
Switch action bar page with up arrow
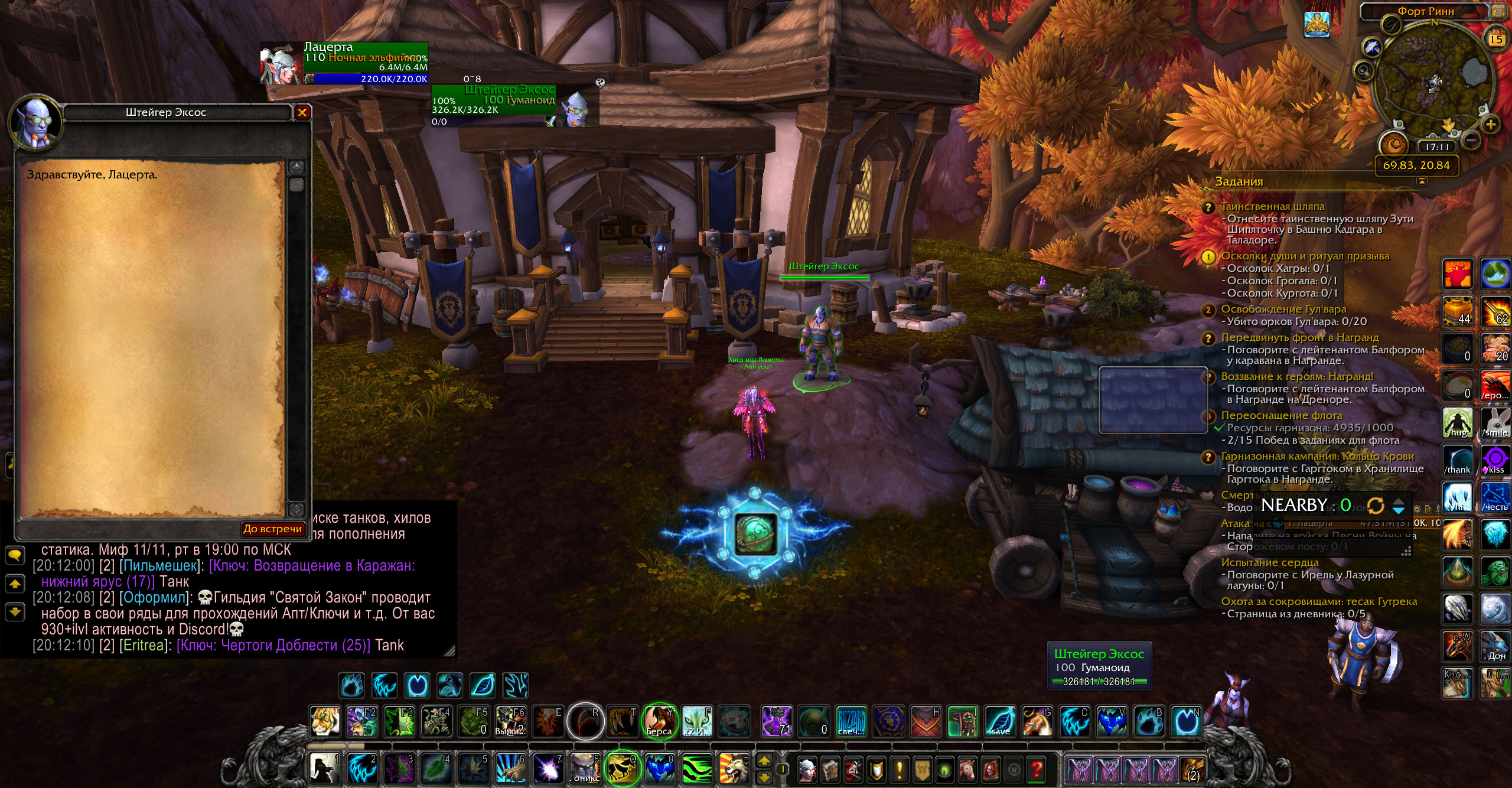(x=764, y=761)
